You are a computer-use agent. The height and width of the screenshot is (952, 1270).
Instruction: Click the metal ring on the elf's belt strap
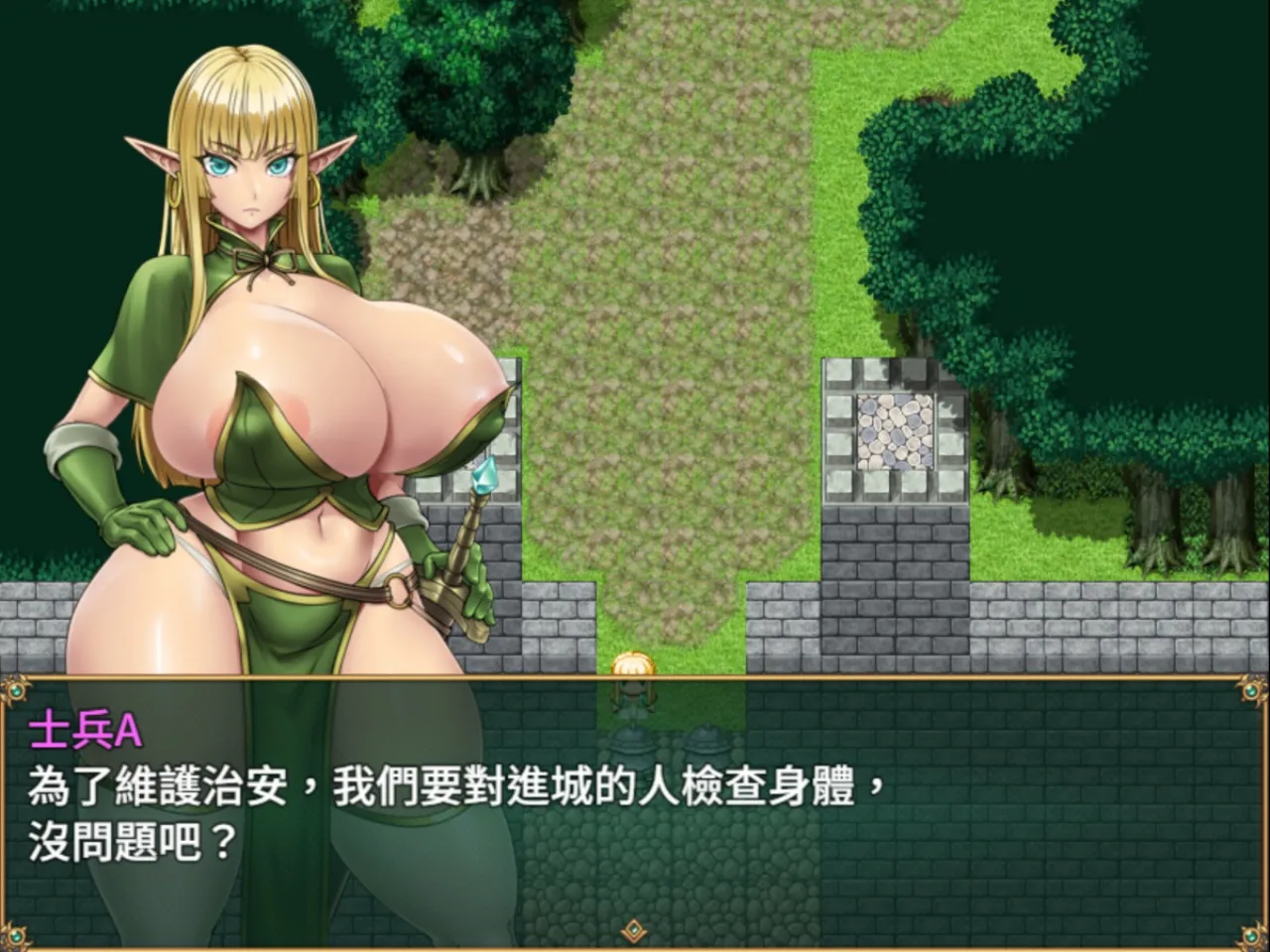(400, 592)
